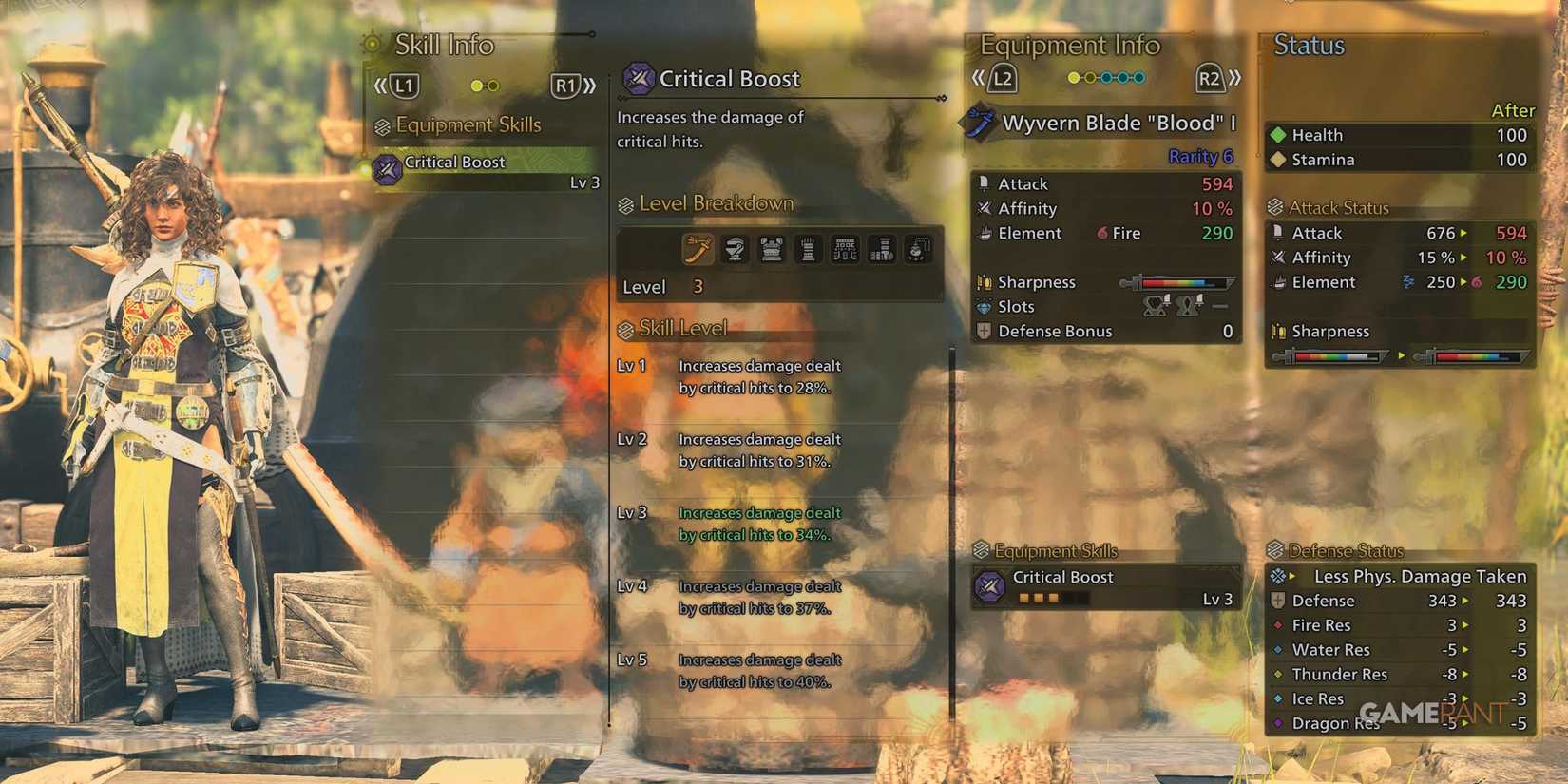This screenshot has width=1568, height=784.
Task: Switch to the Status panel
Action: tap(1309, 45)
